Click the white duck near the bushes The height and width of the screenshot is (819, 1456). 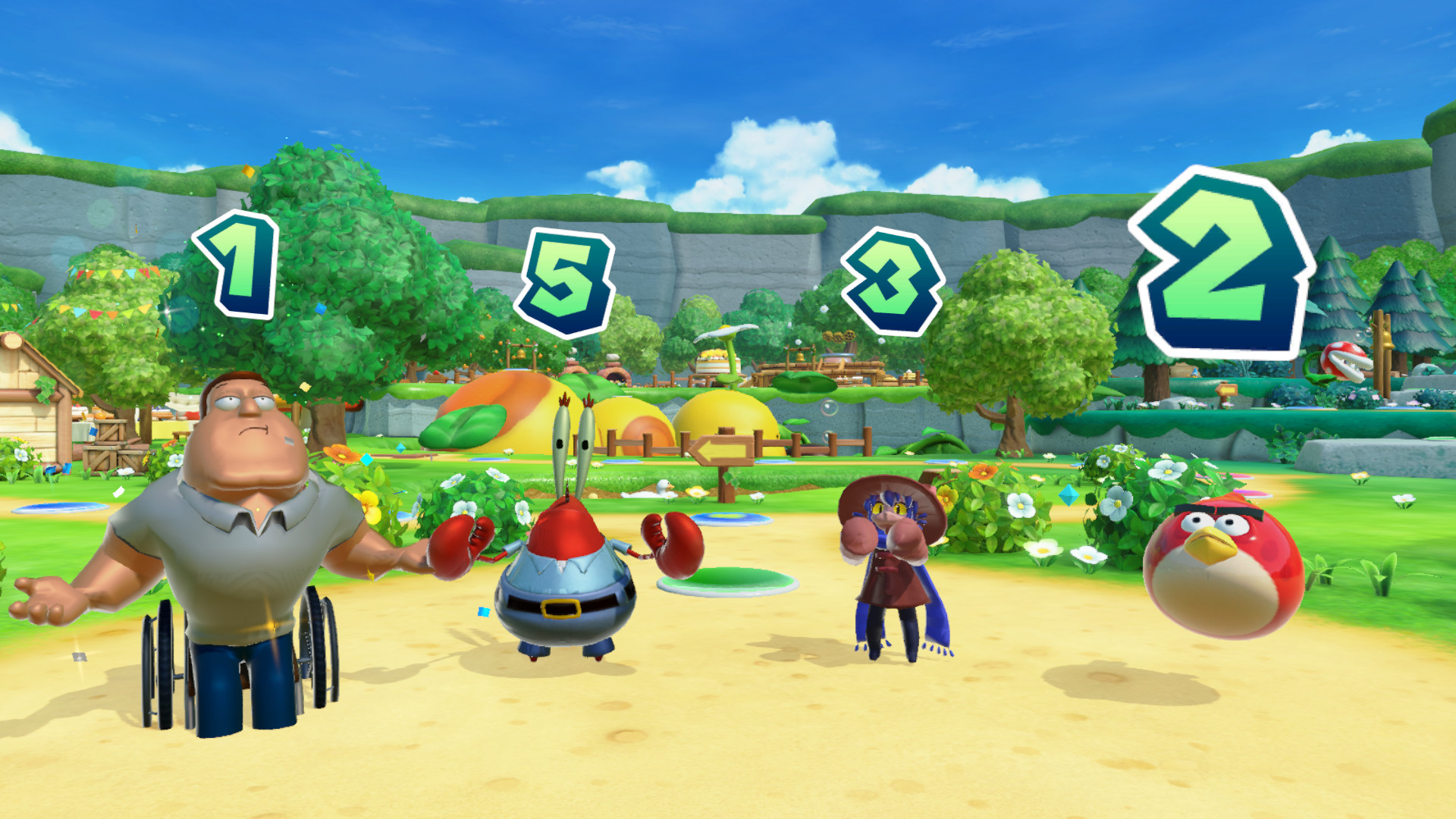point(662,485)
